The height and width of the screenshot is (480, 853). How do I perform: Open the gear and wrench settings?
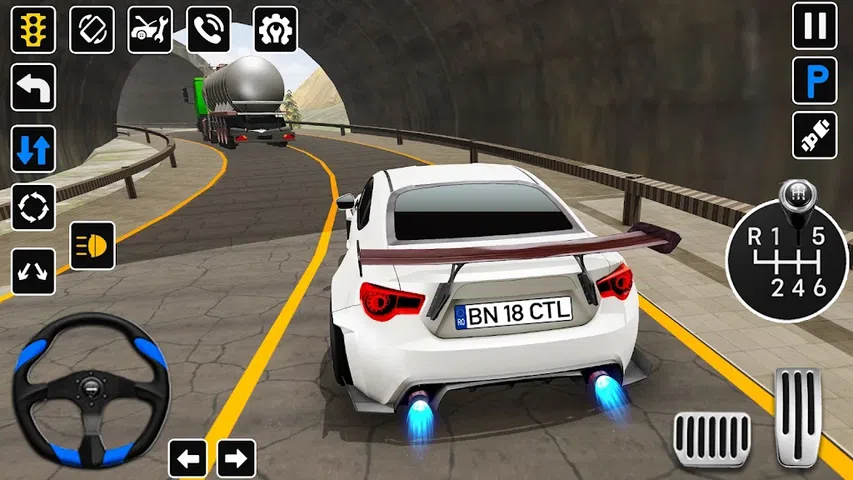click(275, 30)
